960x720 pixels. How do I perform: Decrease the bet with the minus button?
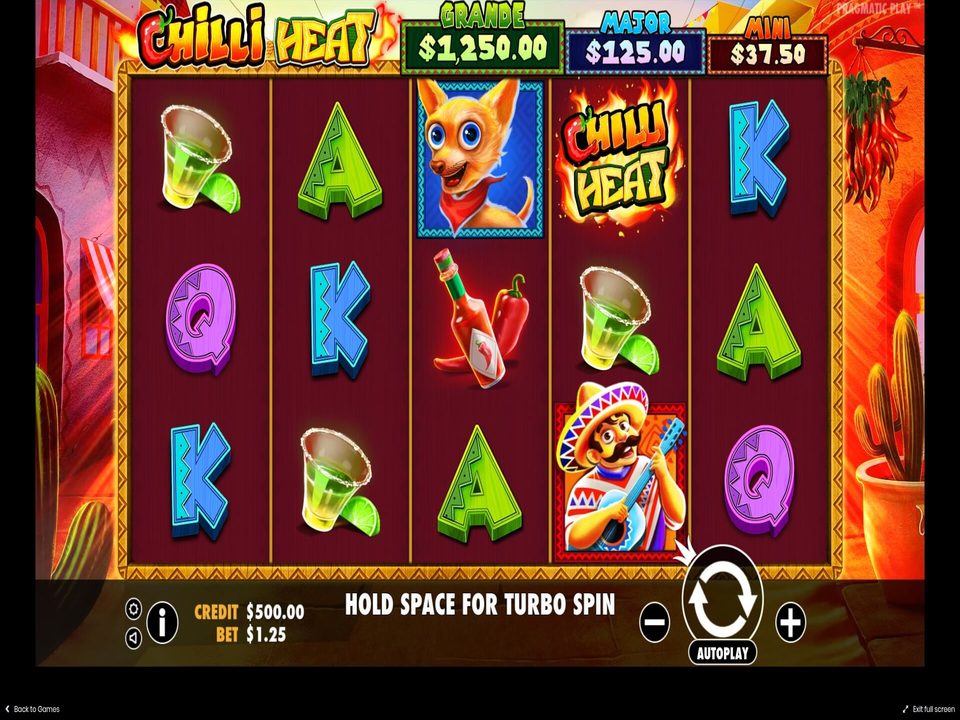tap(655, 623)
